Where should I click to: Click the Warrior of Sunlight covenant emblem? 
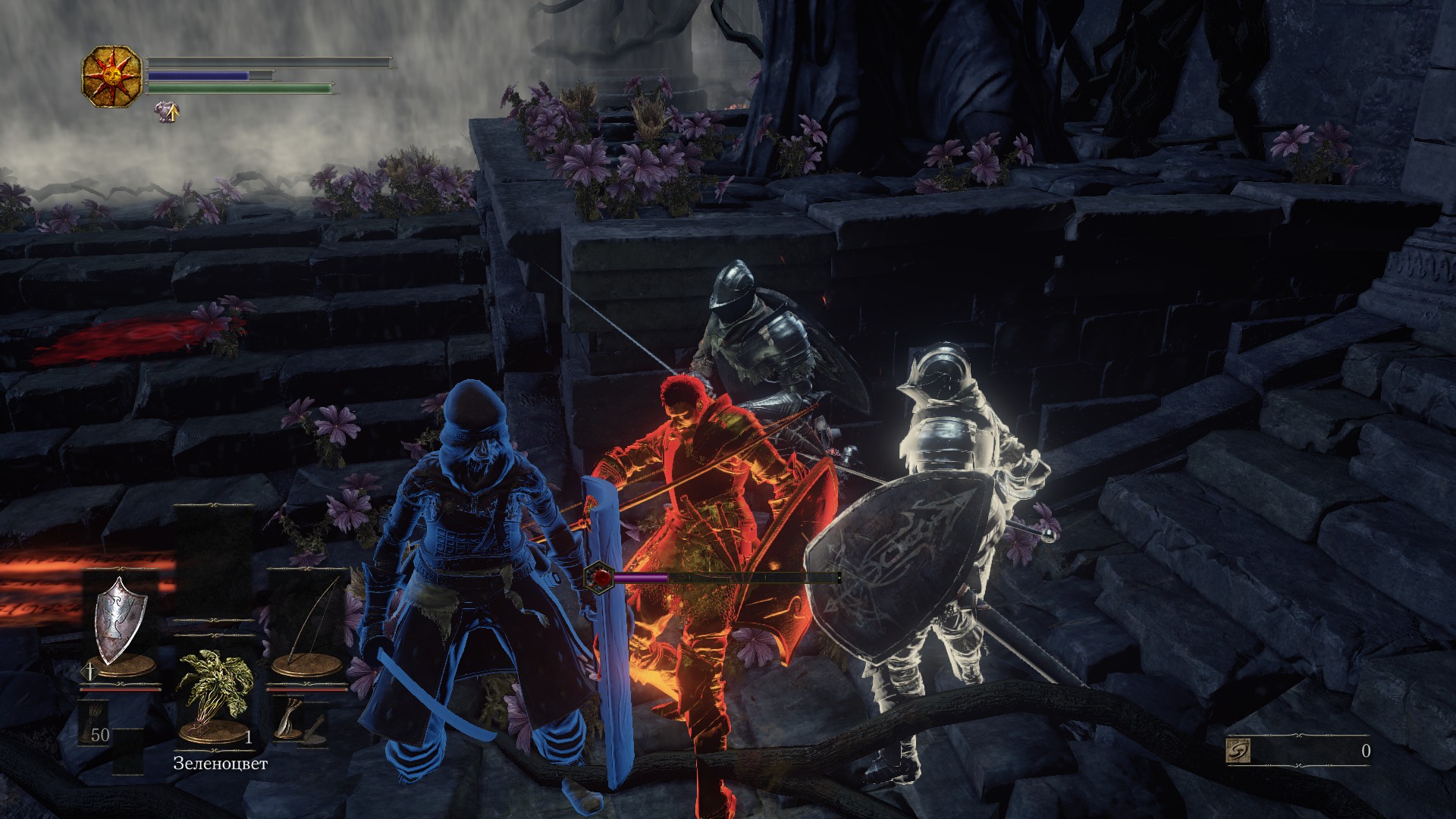coord(112,76)
